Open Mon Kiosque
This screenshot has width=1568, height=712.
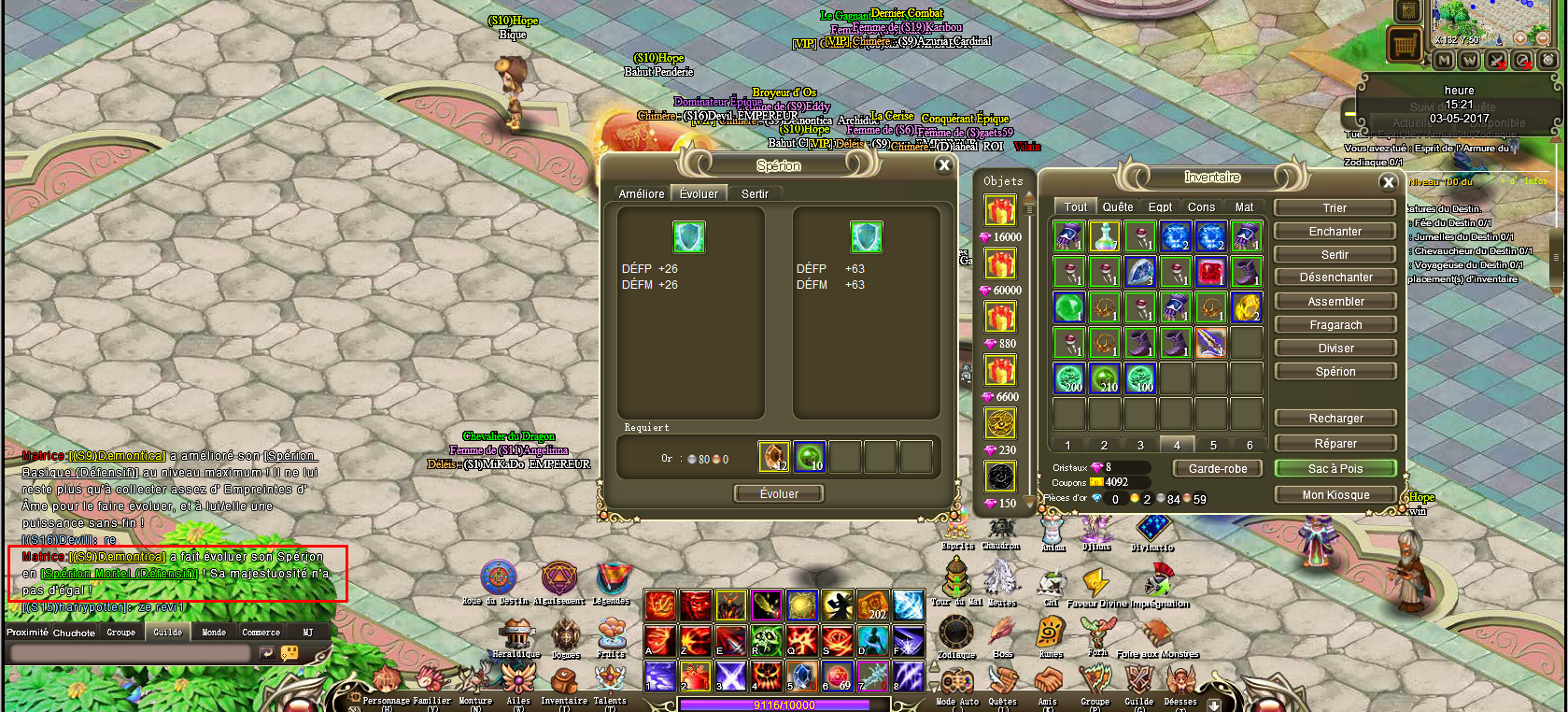coord(1335,494)
